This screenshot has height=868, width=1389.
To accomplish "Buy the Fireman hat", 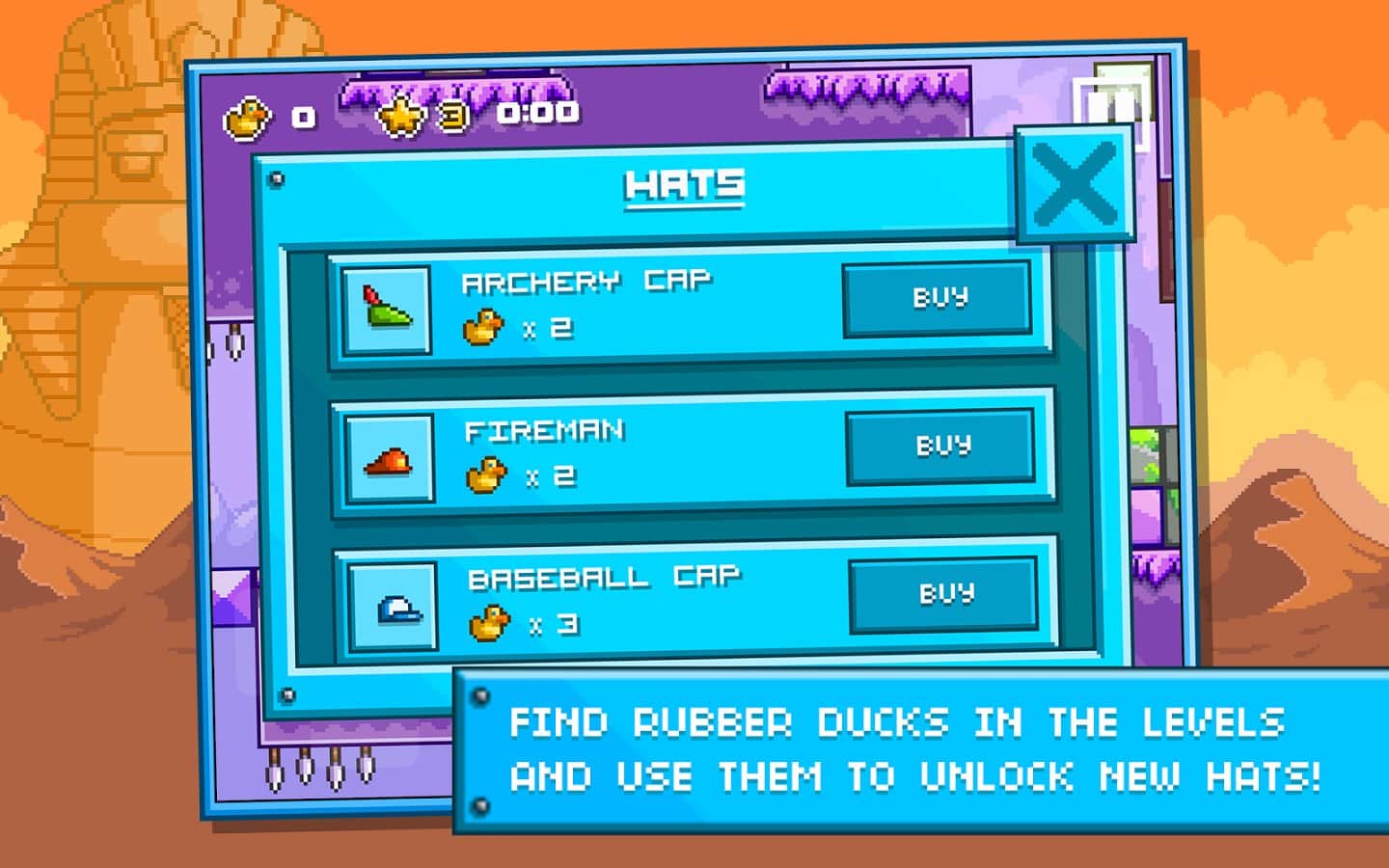I will point(941,447).
